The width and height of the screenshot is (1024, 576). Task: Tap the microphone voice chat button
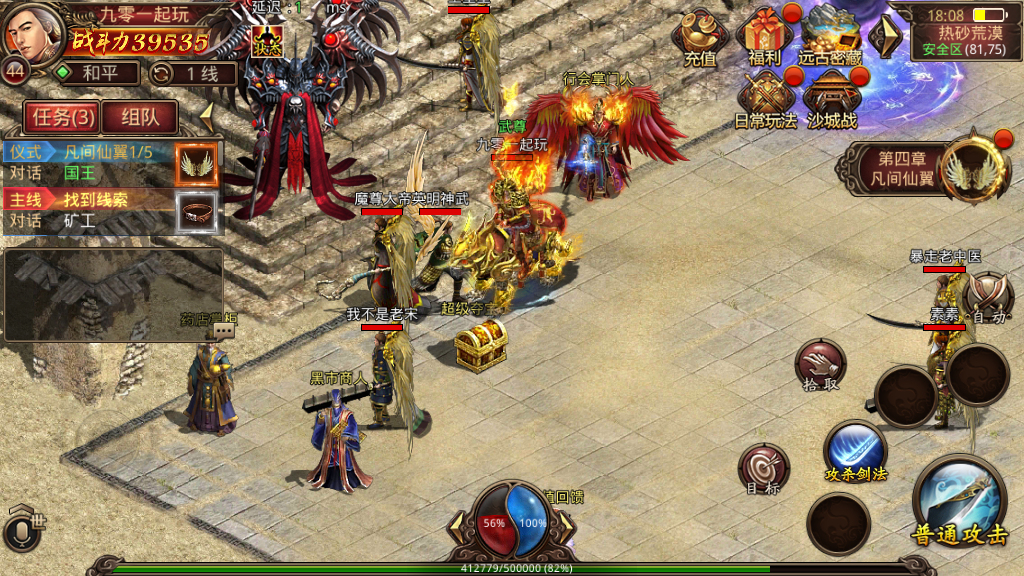point(24,527)
